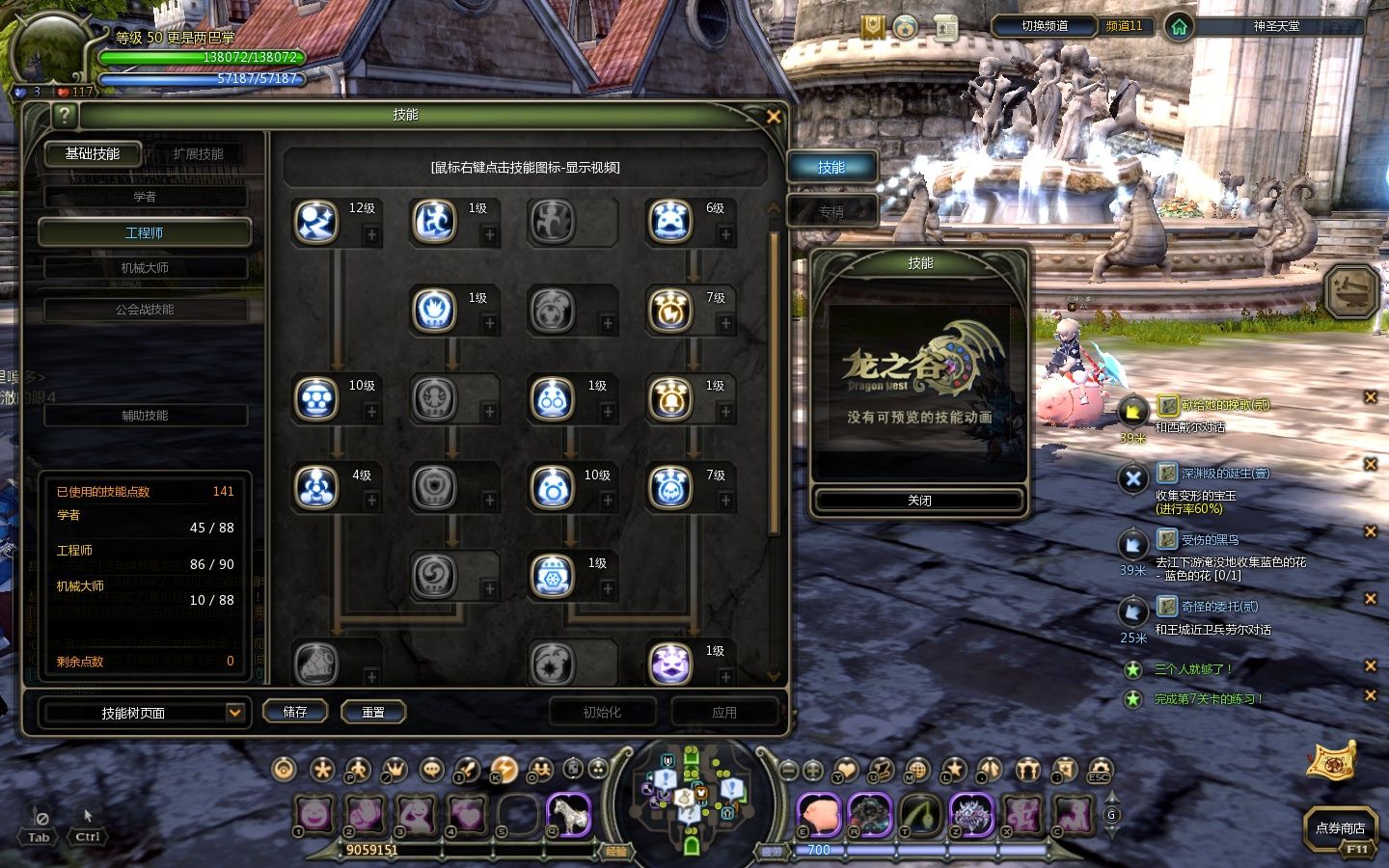Screen dimensions: 1389x868
Task: Switch to the 扩展技能 tab
Action: click(198, 154)
